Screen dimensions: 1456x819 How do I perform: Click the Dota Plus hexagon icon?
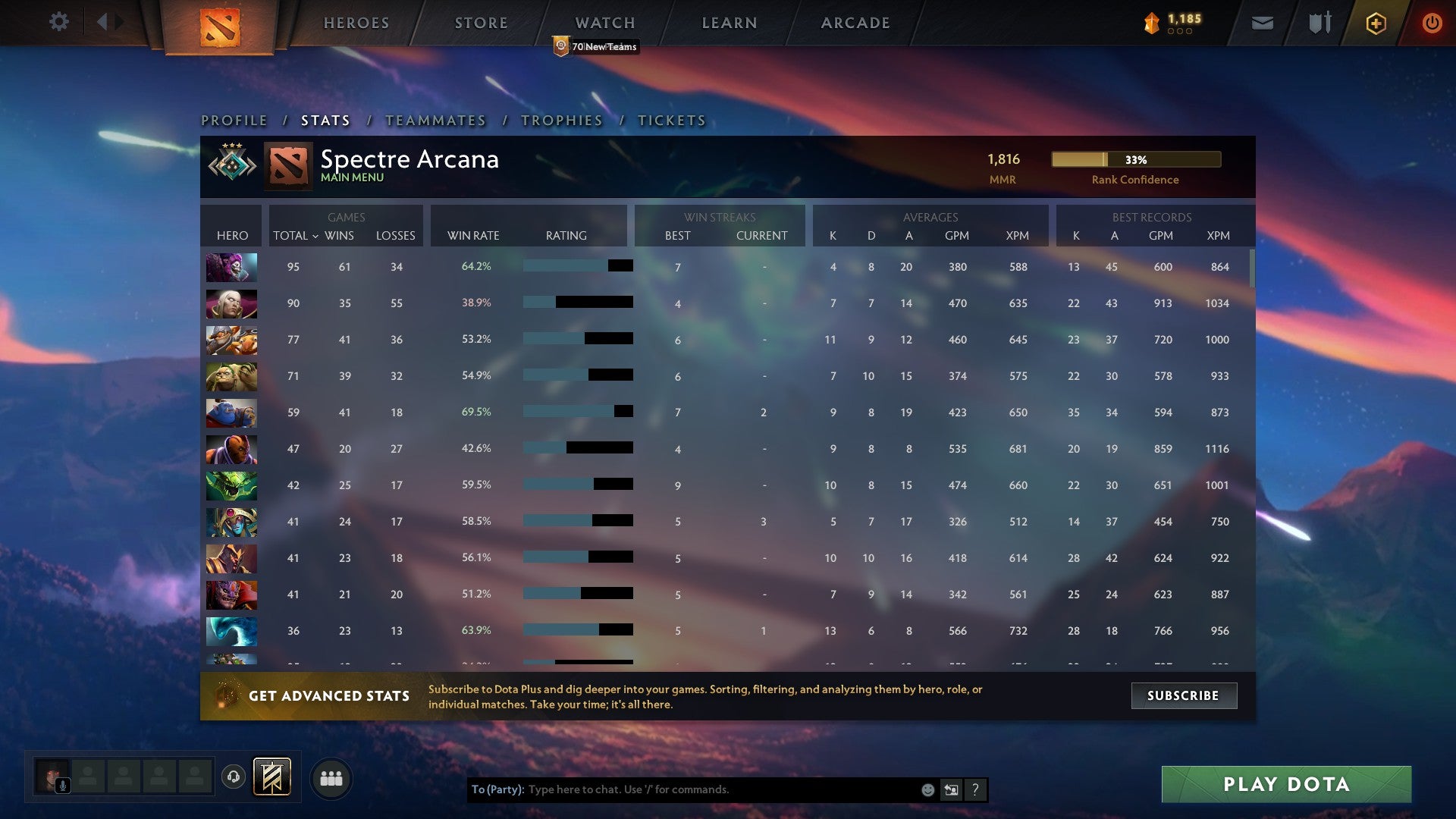point(1375,23)
